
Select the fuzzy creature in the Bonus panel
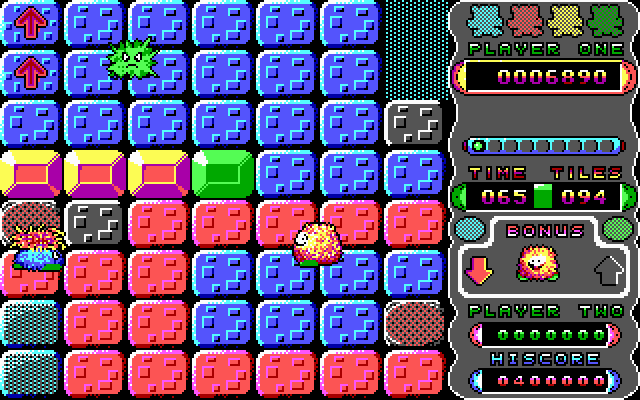pyautogui.click(x=538, y=265)
